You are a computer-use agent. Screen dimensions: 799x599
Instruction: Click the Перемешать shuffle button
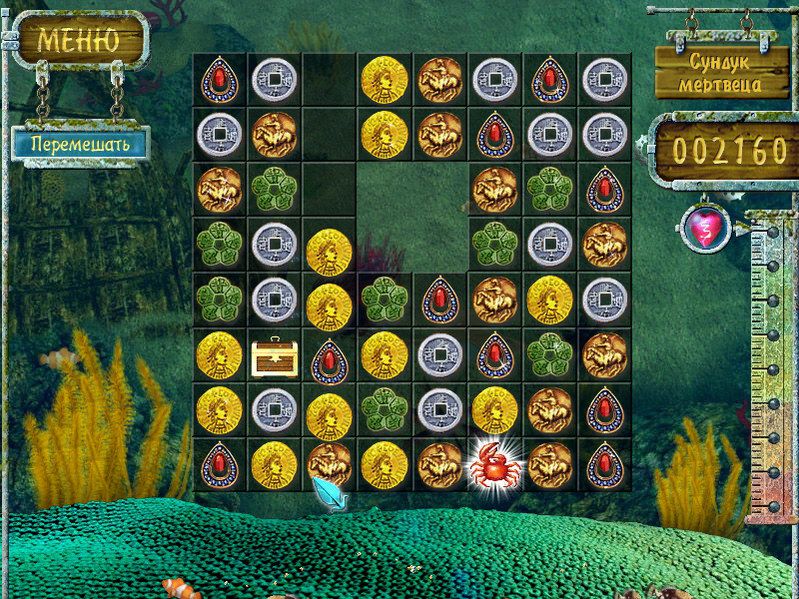point(79,142)
